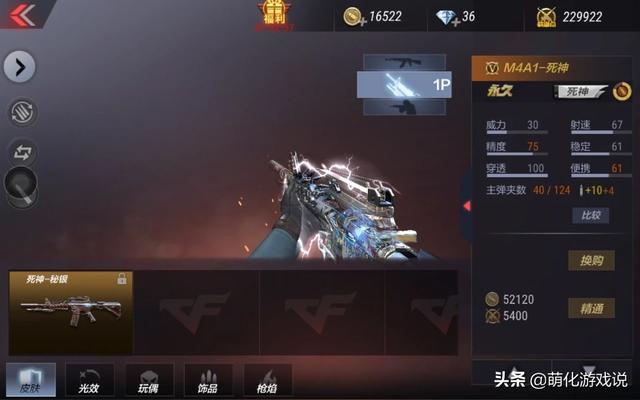Select the 死神-秘银 skin thumbnail

[70, 312]
